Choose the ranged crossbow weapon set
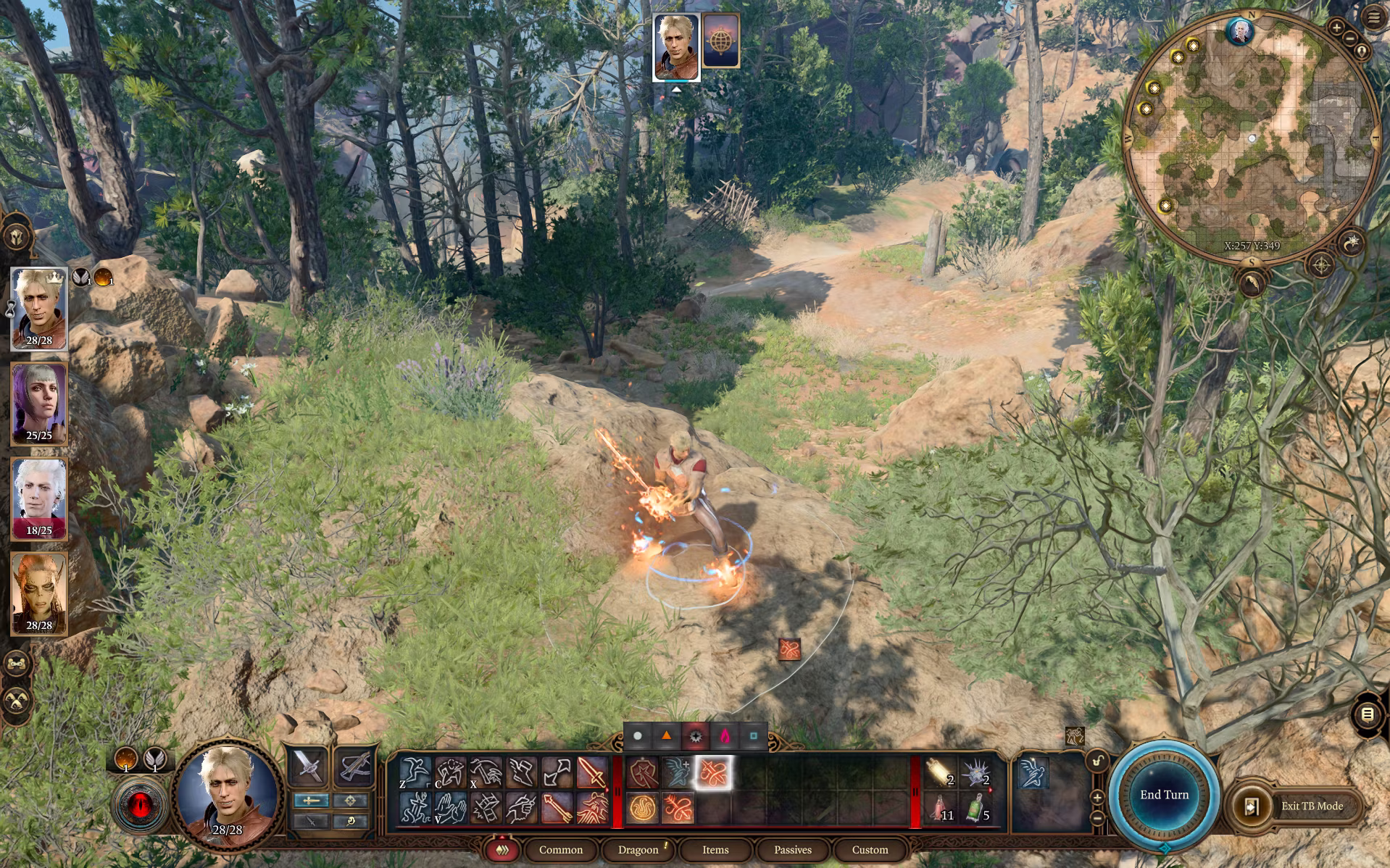Viewport: 1390px width, 868px height. 354,766
